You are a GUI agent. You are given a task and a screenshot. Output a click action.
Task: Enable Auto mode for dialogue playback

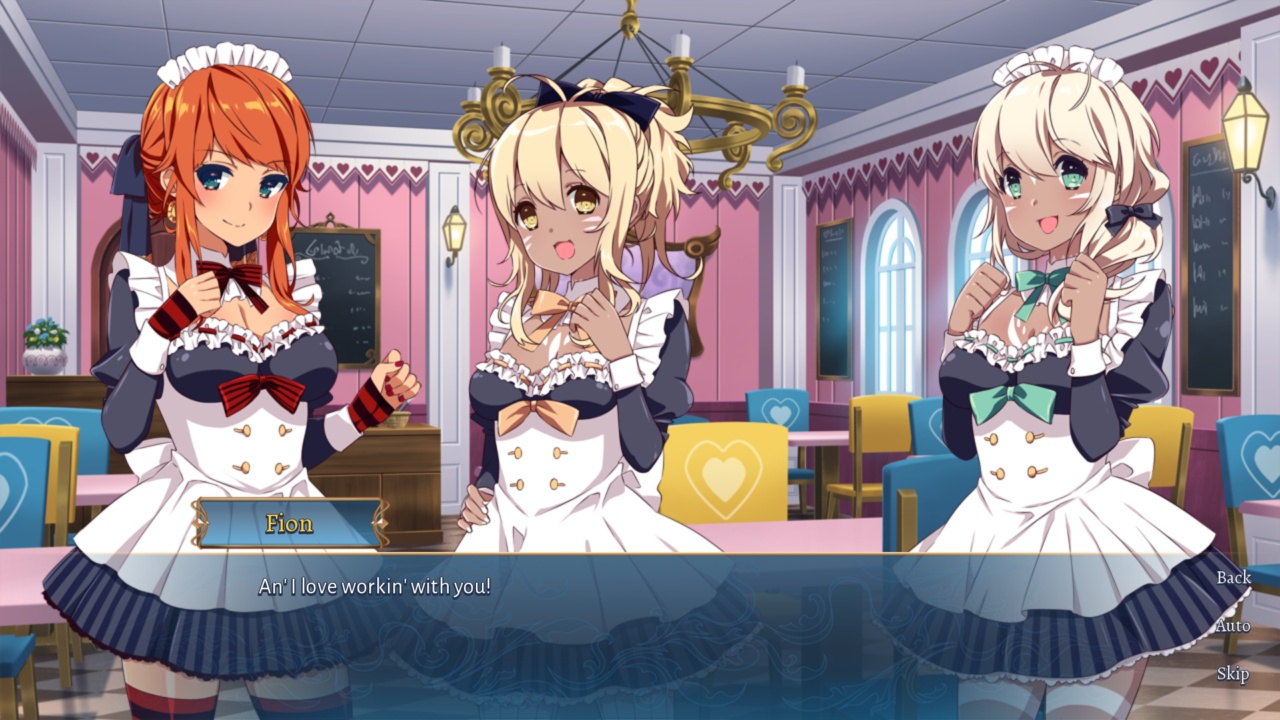(x=1236, y=624)
